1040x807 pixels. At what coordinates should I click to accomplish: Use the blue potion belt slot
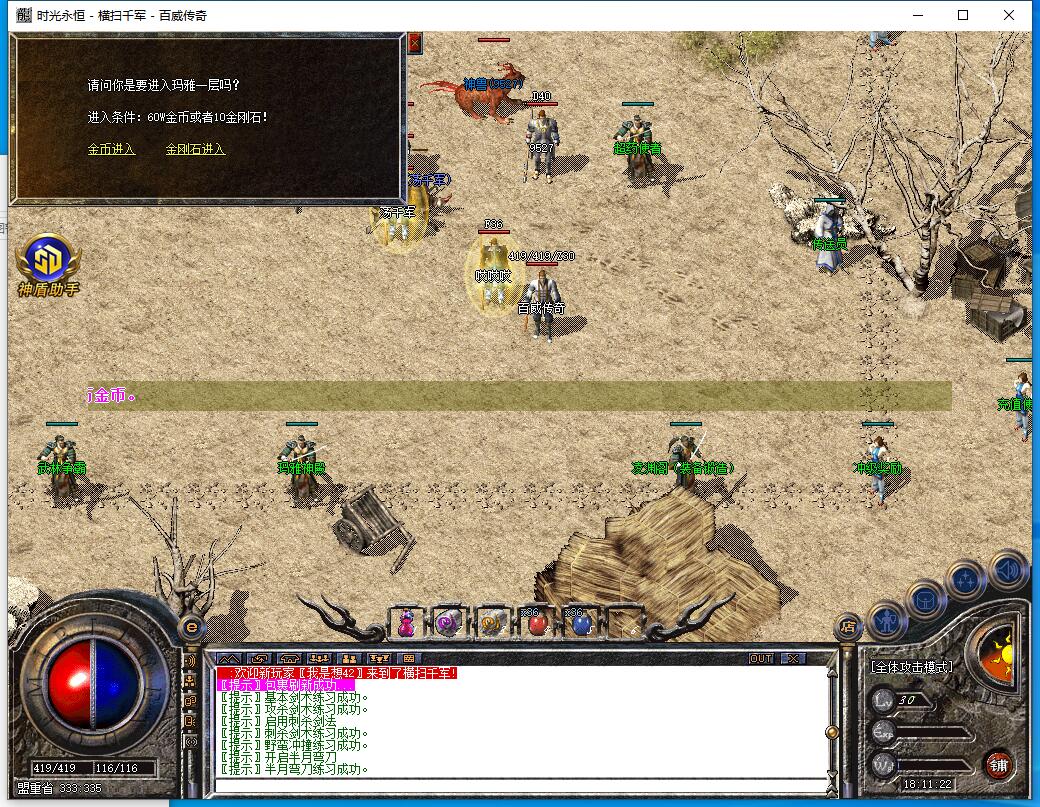[581, 624]
